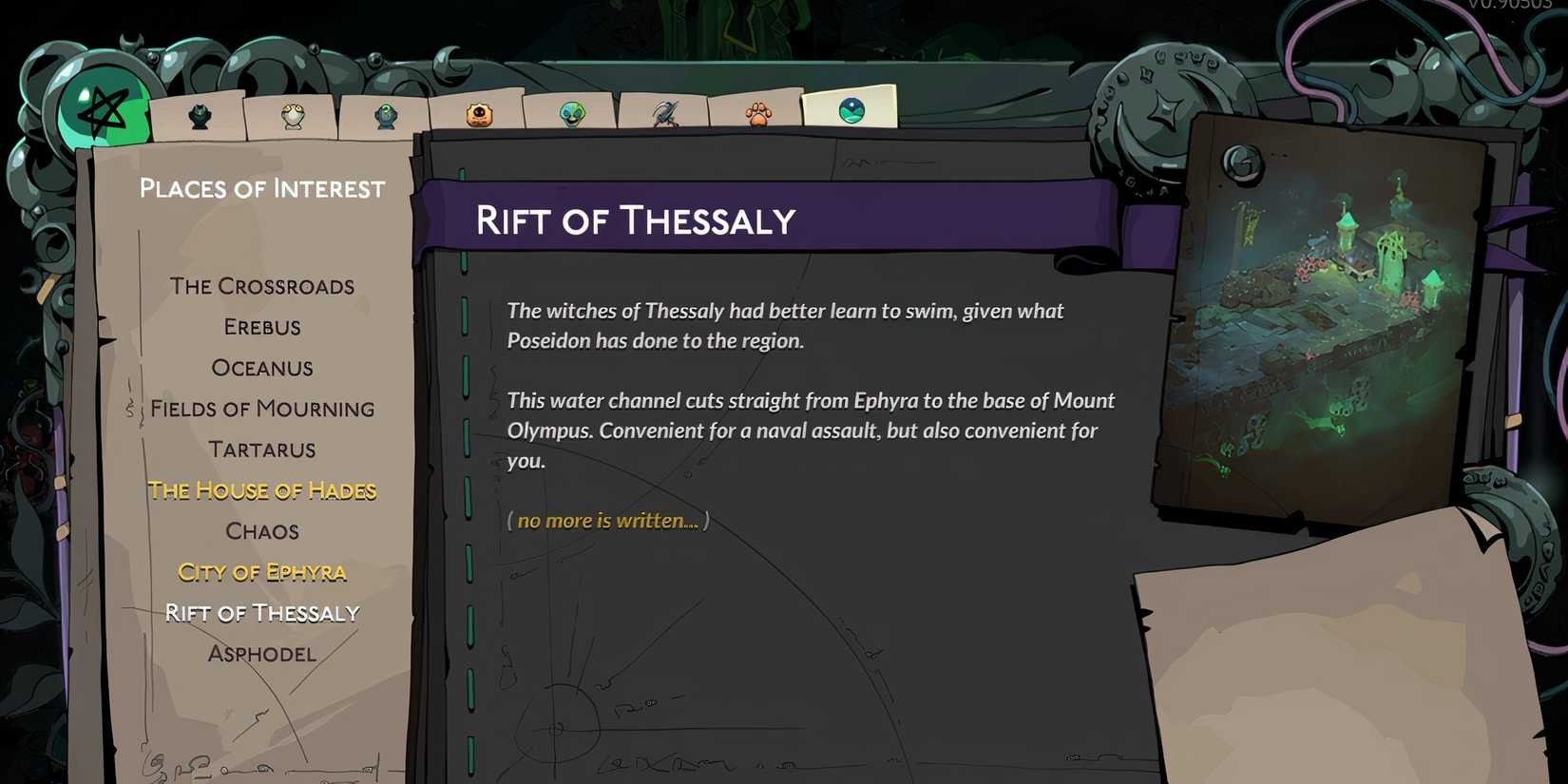Select the Chaos entry
This screenshot has height=784, width=1568.
(262, 531)
